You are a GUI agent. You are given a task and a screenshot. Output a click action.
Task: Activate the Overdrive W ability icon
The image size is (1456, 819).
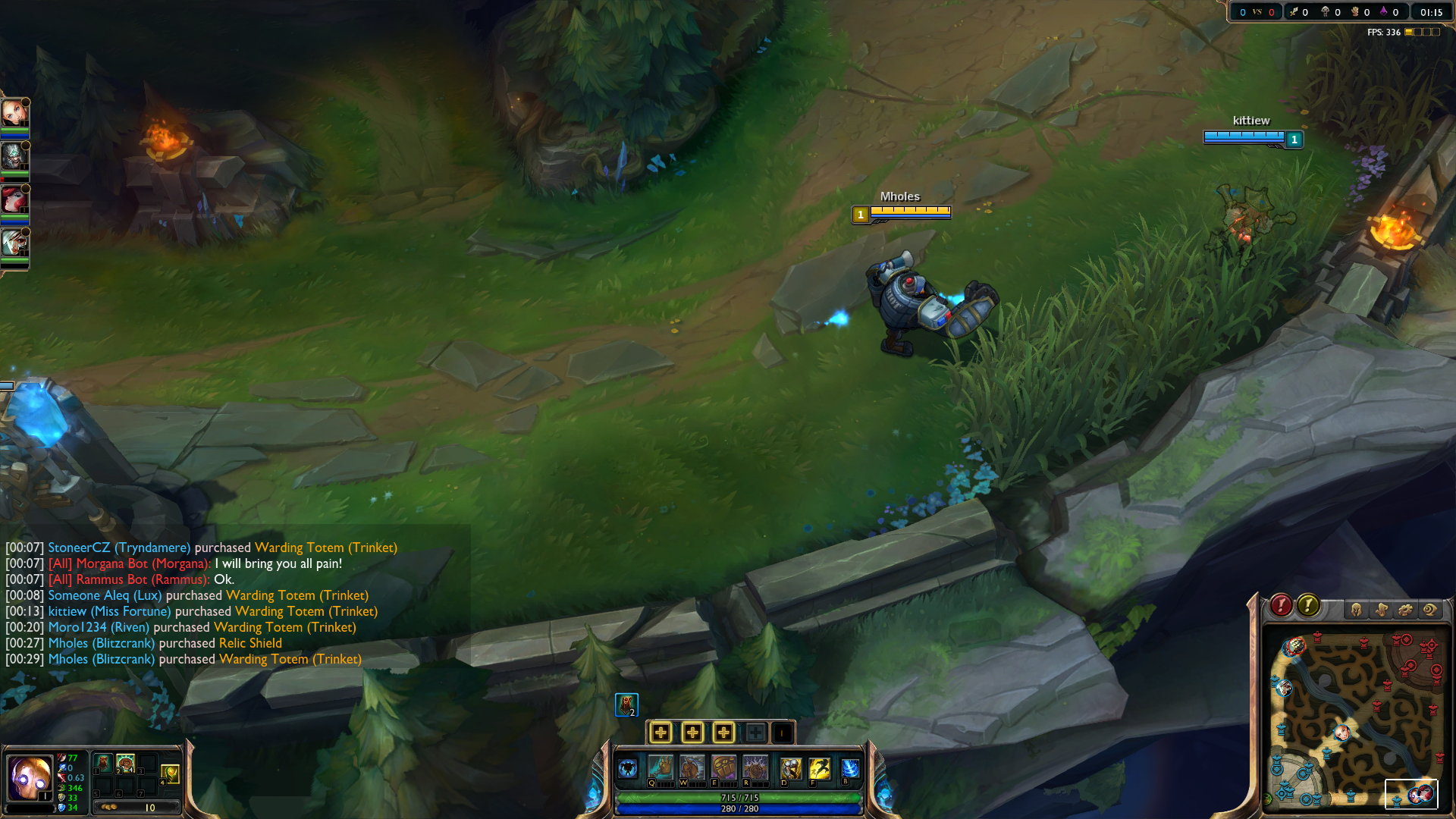(692, 768)
